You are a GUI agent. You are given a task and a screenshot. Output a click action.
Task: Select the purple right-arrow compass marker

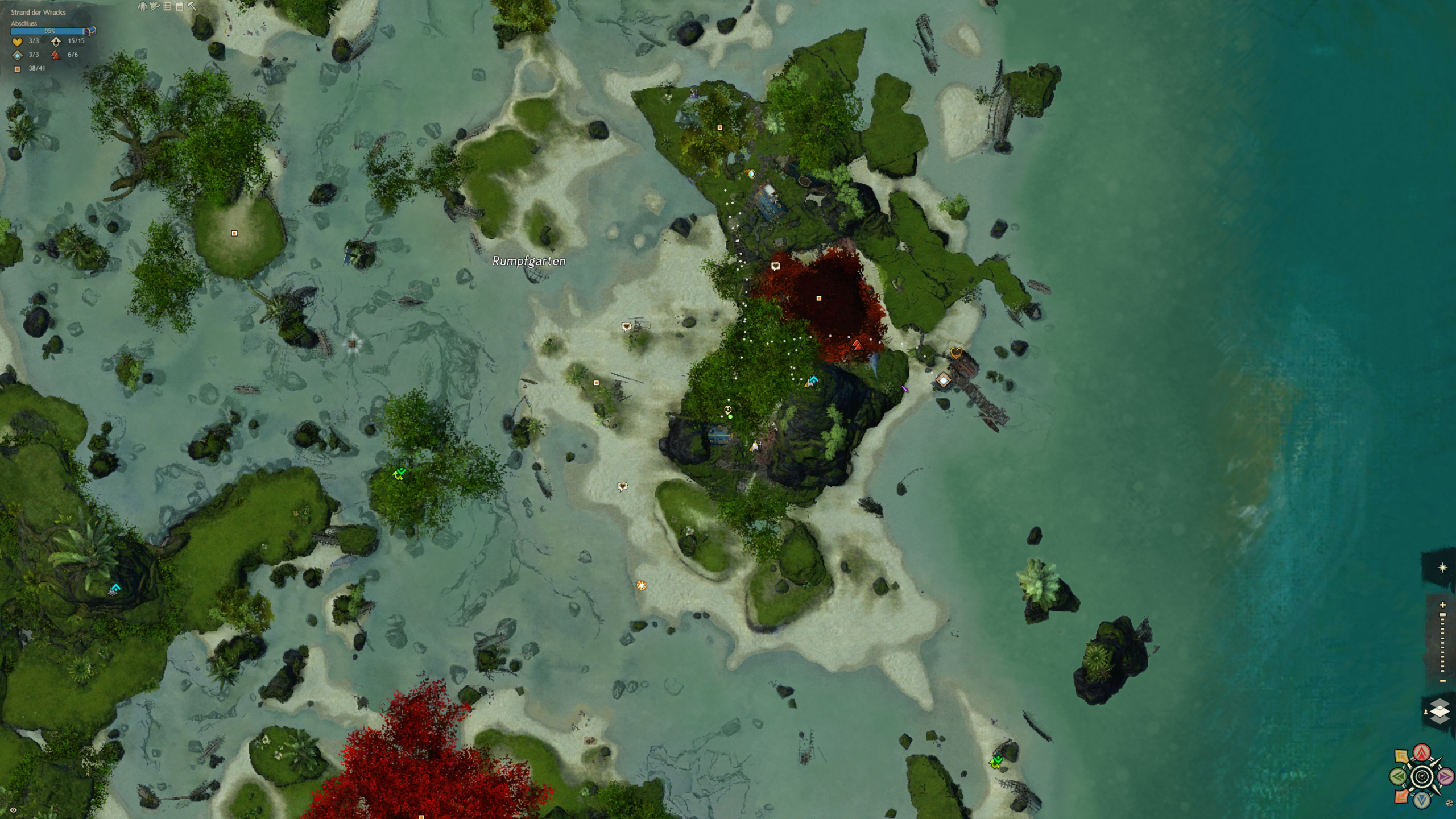point(1446,776)
